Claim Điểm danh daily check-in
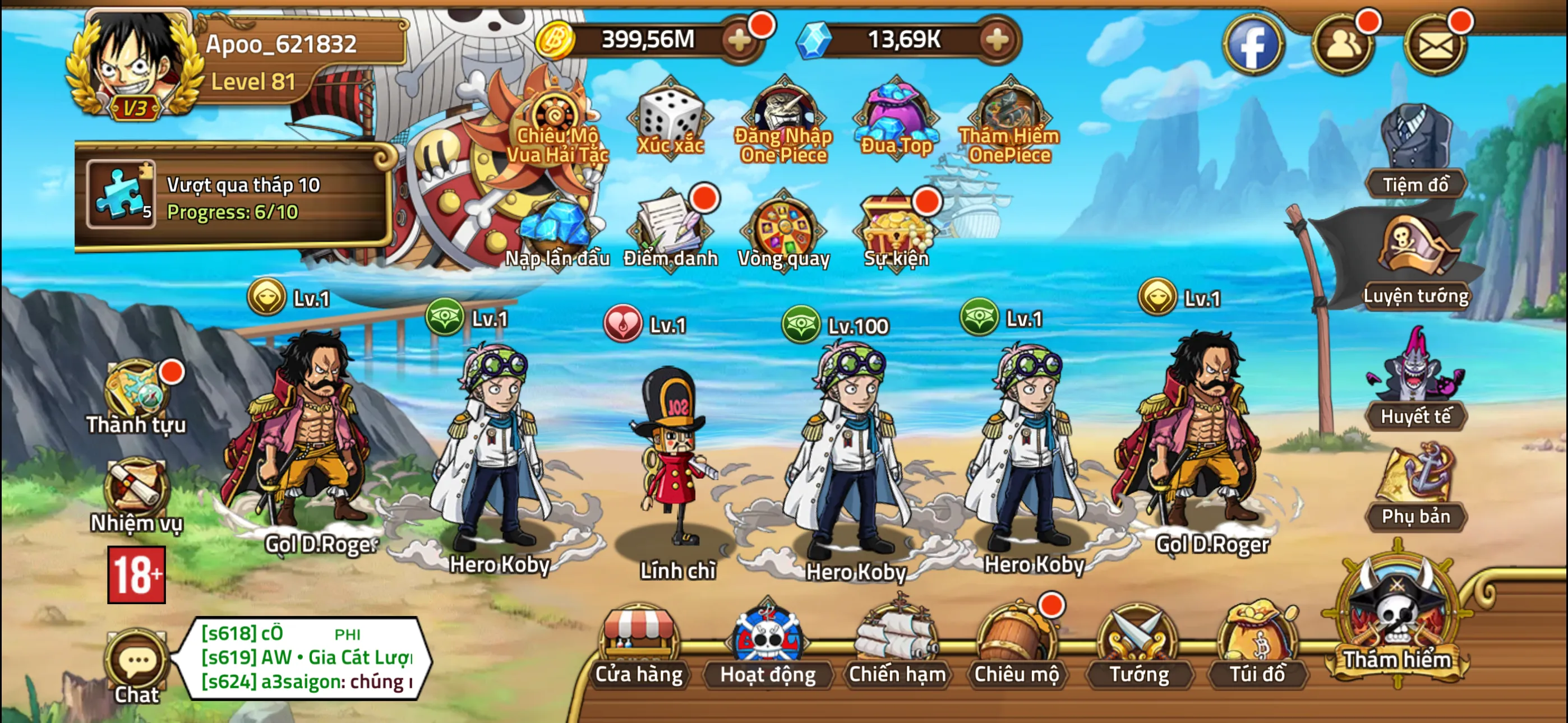This screenshot has width=1568, height=723. coord(670,231)
